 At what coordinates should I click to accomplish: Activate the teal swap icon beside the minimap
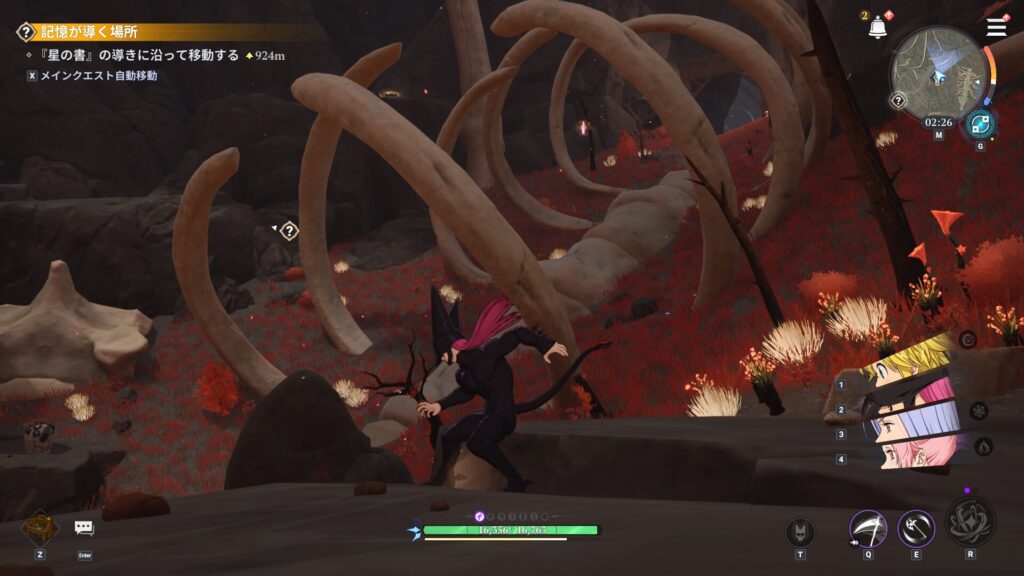(979, 125)
